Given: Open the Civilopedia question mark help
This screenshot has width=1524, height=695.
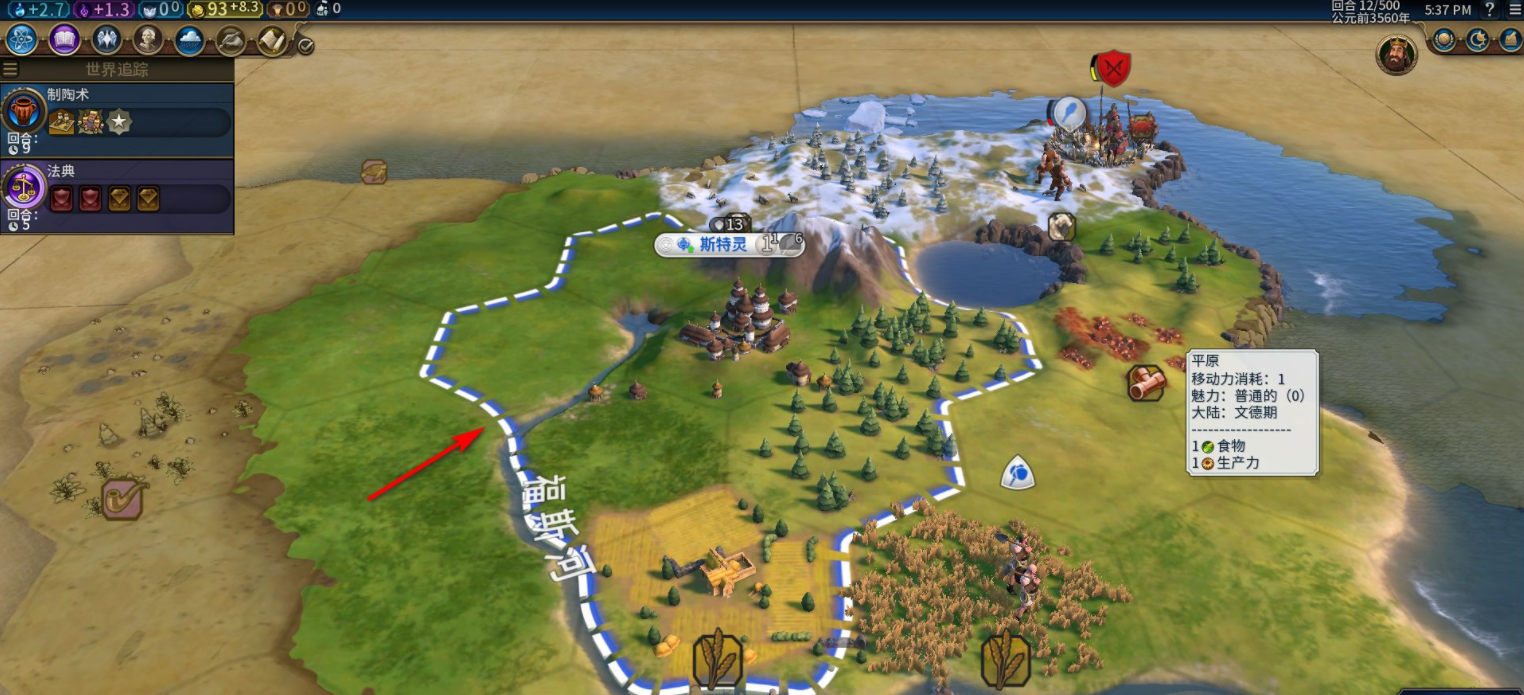Looking at the screenshot, I should [1490, 9].
